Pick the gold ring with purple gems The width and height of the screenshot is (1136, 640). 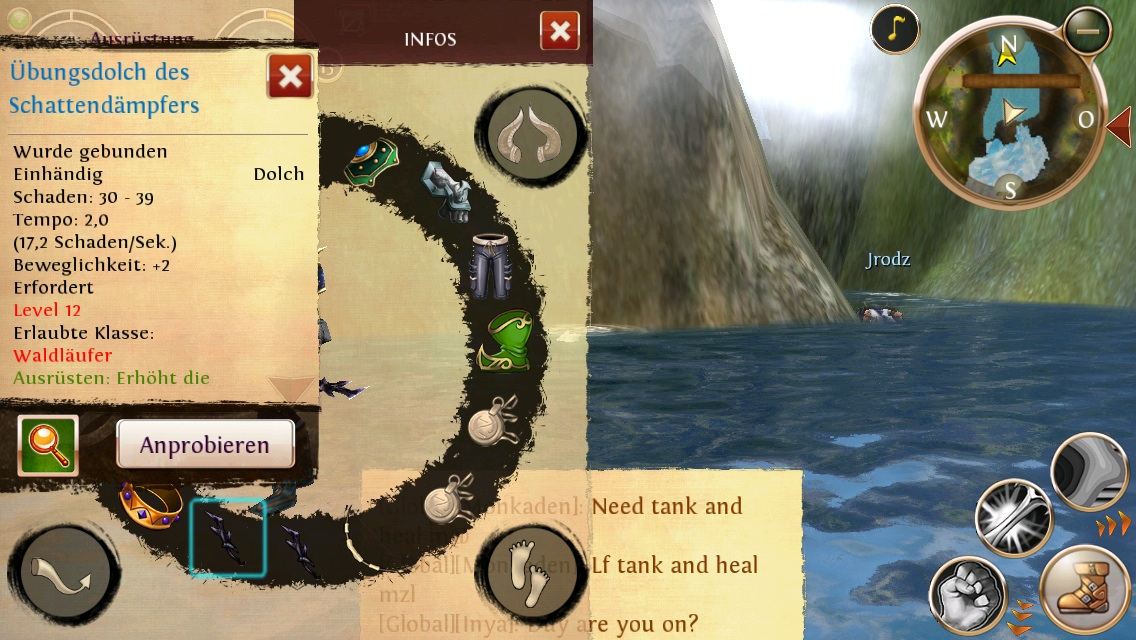(150, 502)
